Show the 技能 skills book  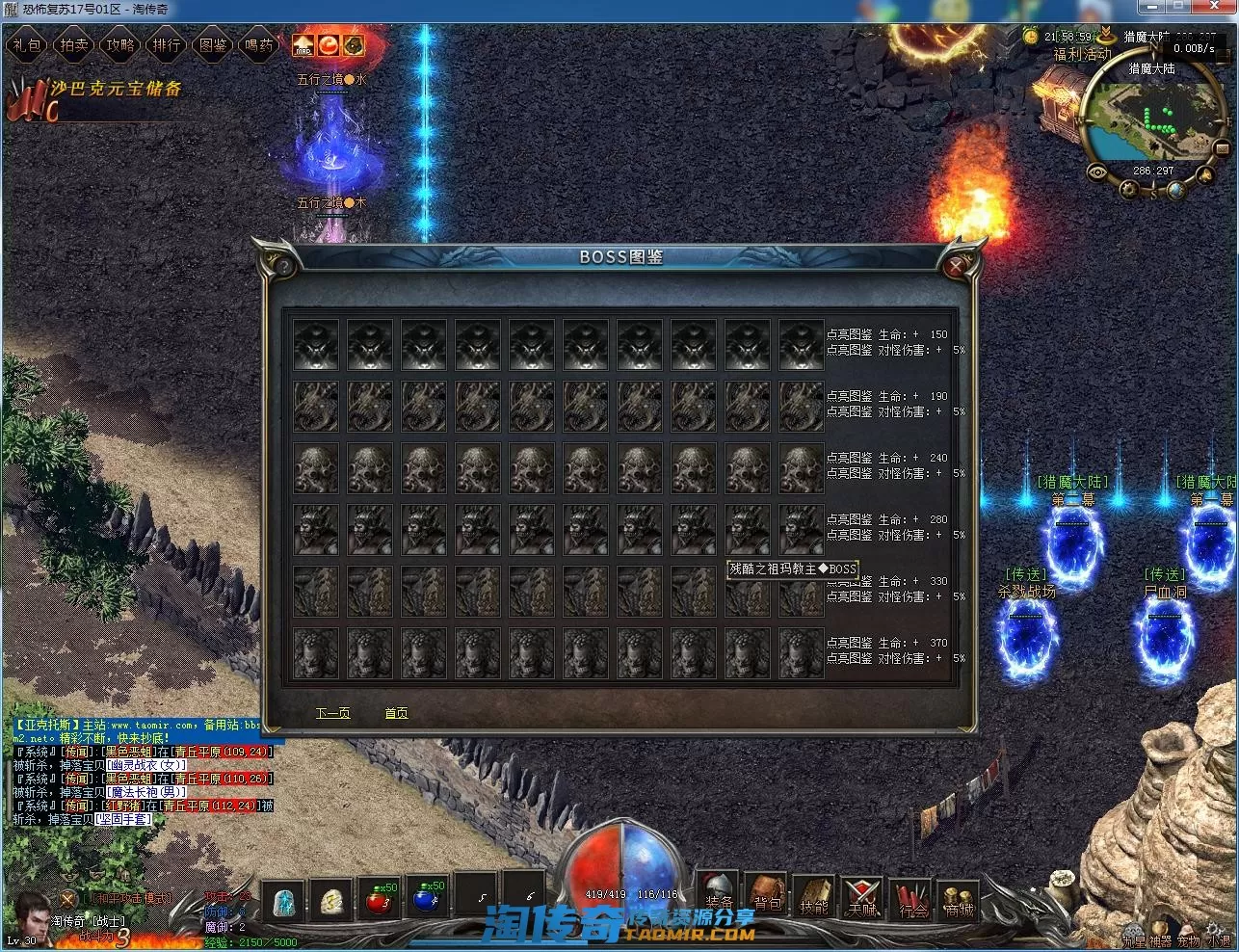click(814, 896)
